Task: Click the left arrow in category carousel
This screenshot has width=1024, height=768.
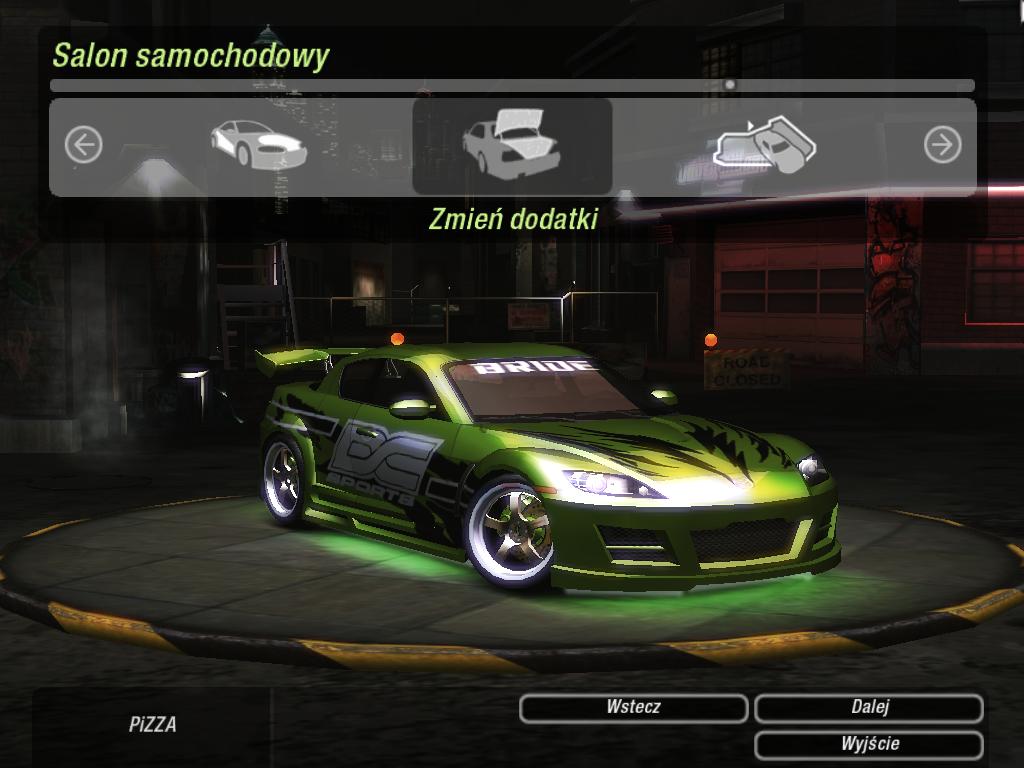Action: [x=84, y=146]
